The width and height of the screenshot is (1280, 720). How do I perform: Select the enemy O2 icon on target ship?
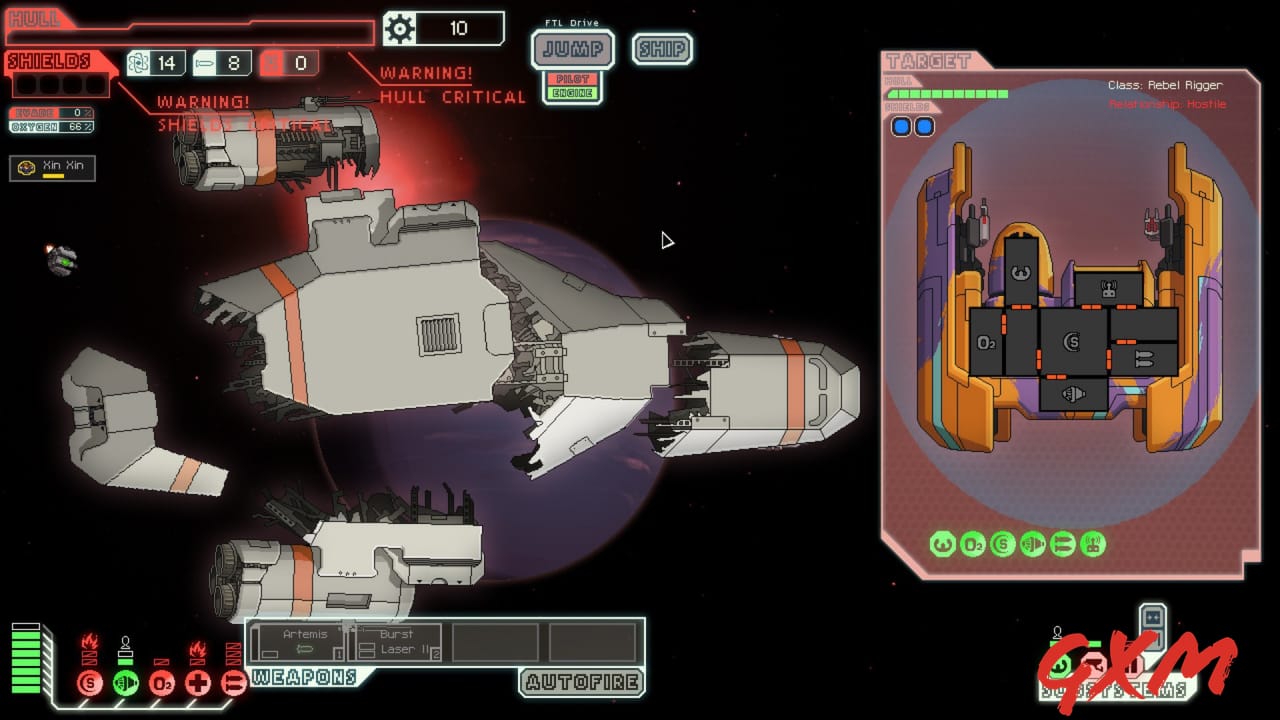click(976, 544)
